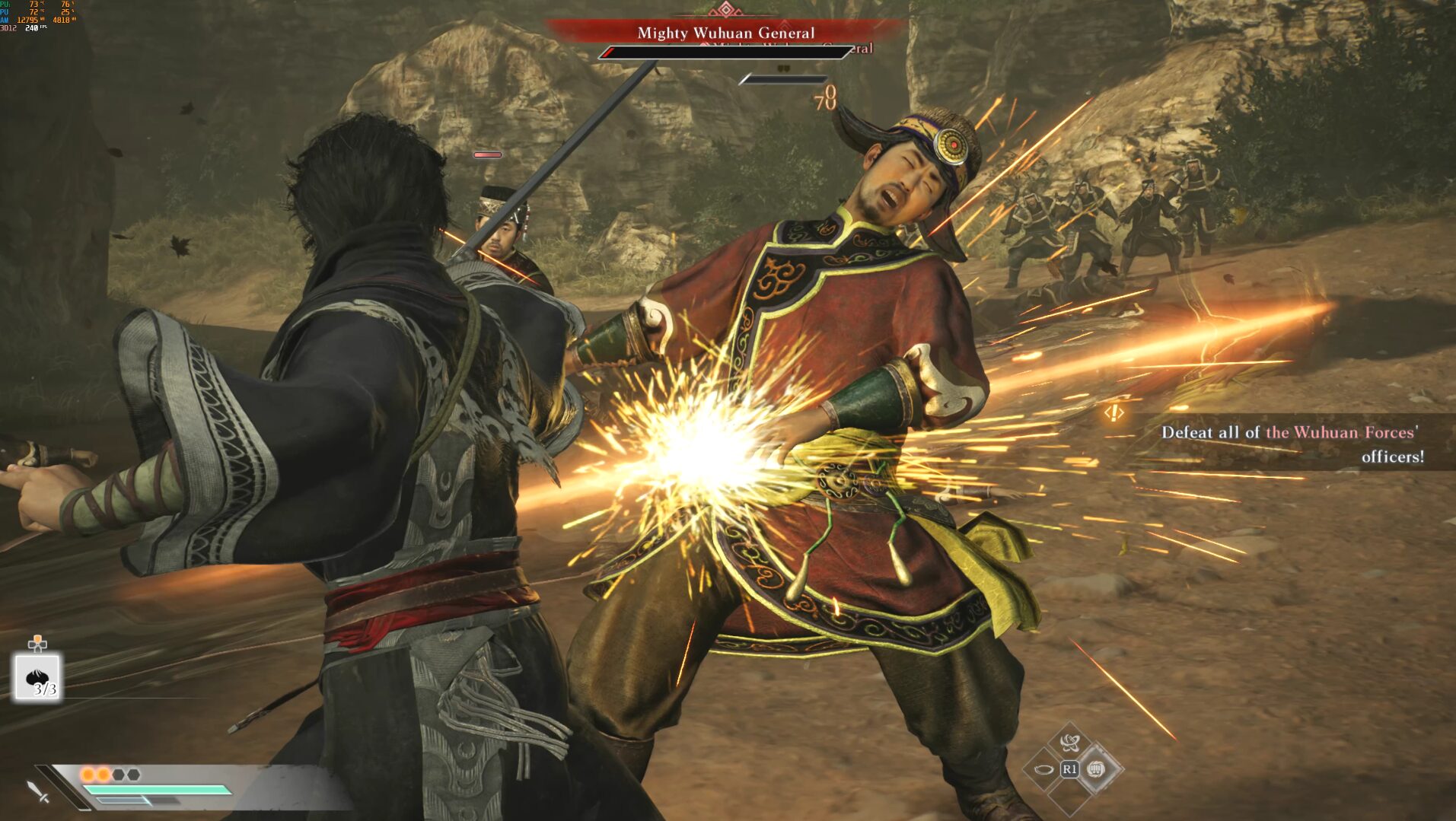The width and height of the screenshot is (1456, 821).
Task: Open the Wuhuan Forces objective tracker
Action: click(x=1290, y=444)
